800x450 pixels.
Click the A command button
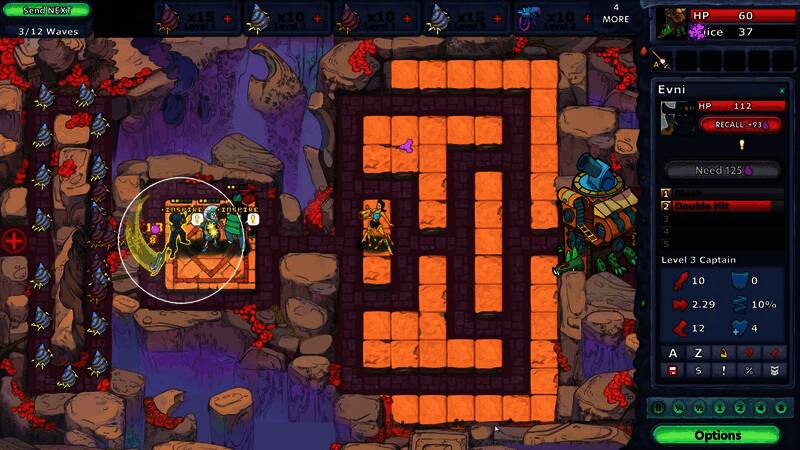pos(673,353)
